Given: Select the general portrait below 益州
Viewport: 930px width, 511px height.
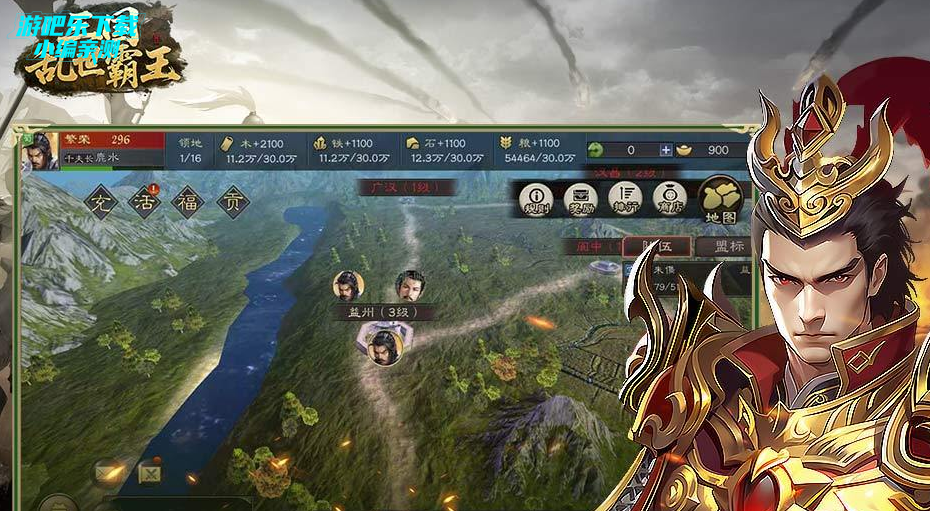Looking at the screenshot, I should (381, 346).
